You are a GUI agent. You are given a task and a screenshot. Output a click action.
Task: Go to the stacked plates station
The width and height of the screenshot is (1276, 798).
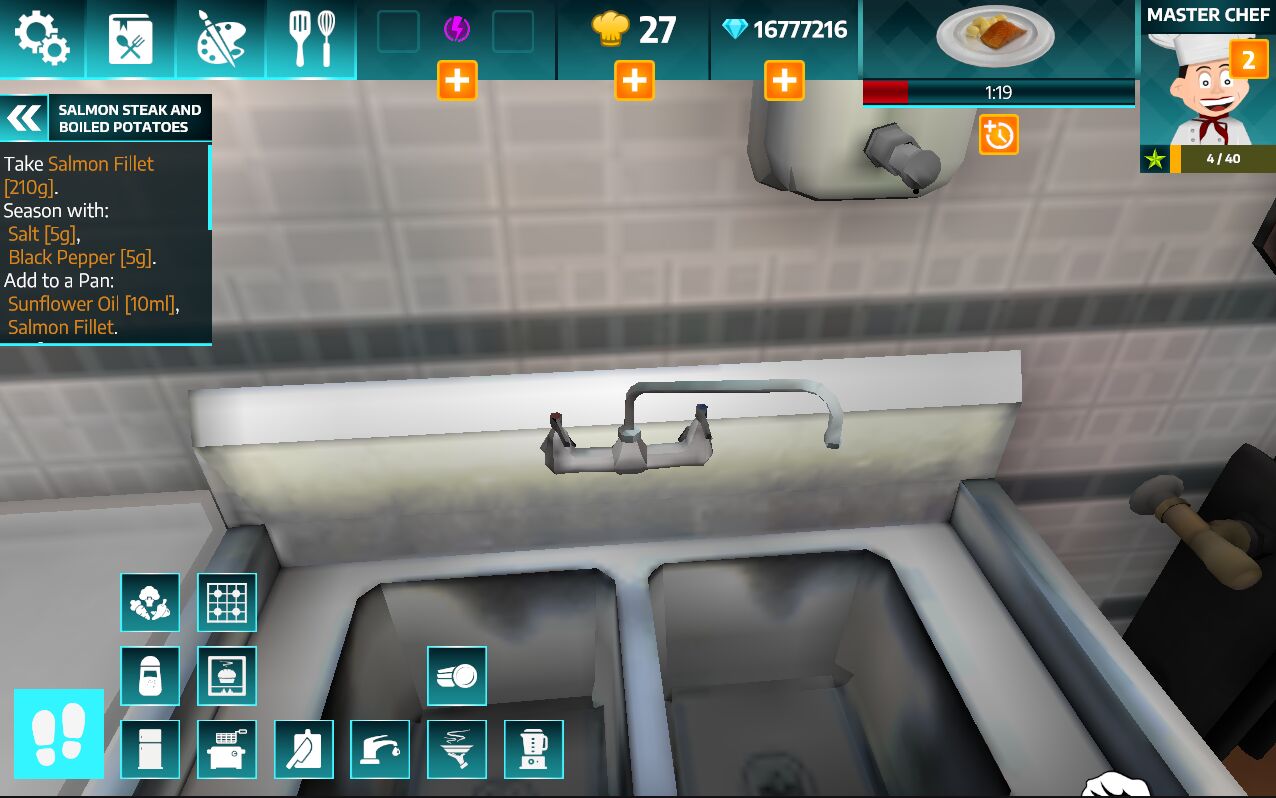click(x=457, y=676)
